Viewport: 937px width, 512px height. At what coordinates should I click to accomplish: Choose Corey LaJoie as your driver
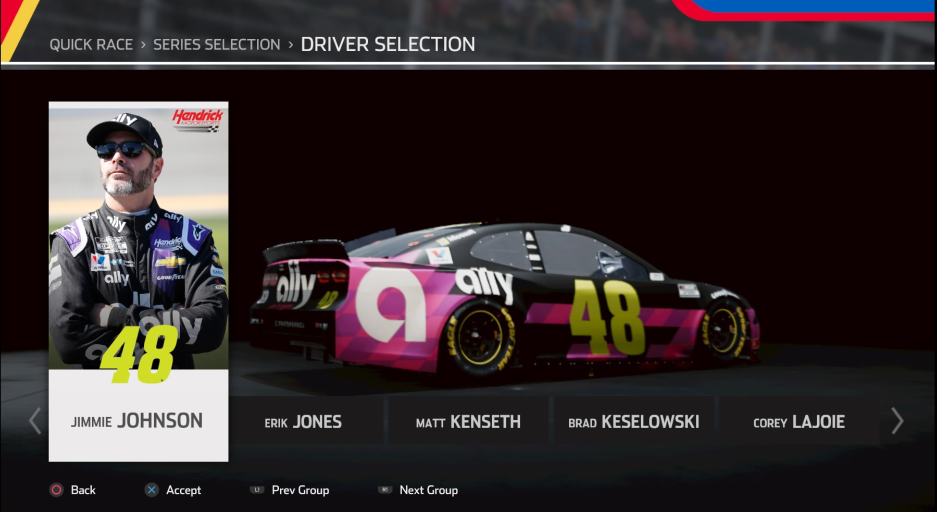point(798,422)
